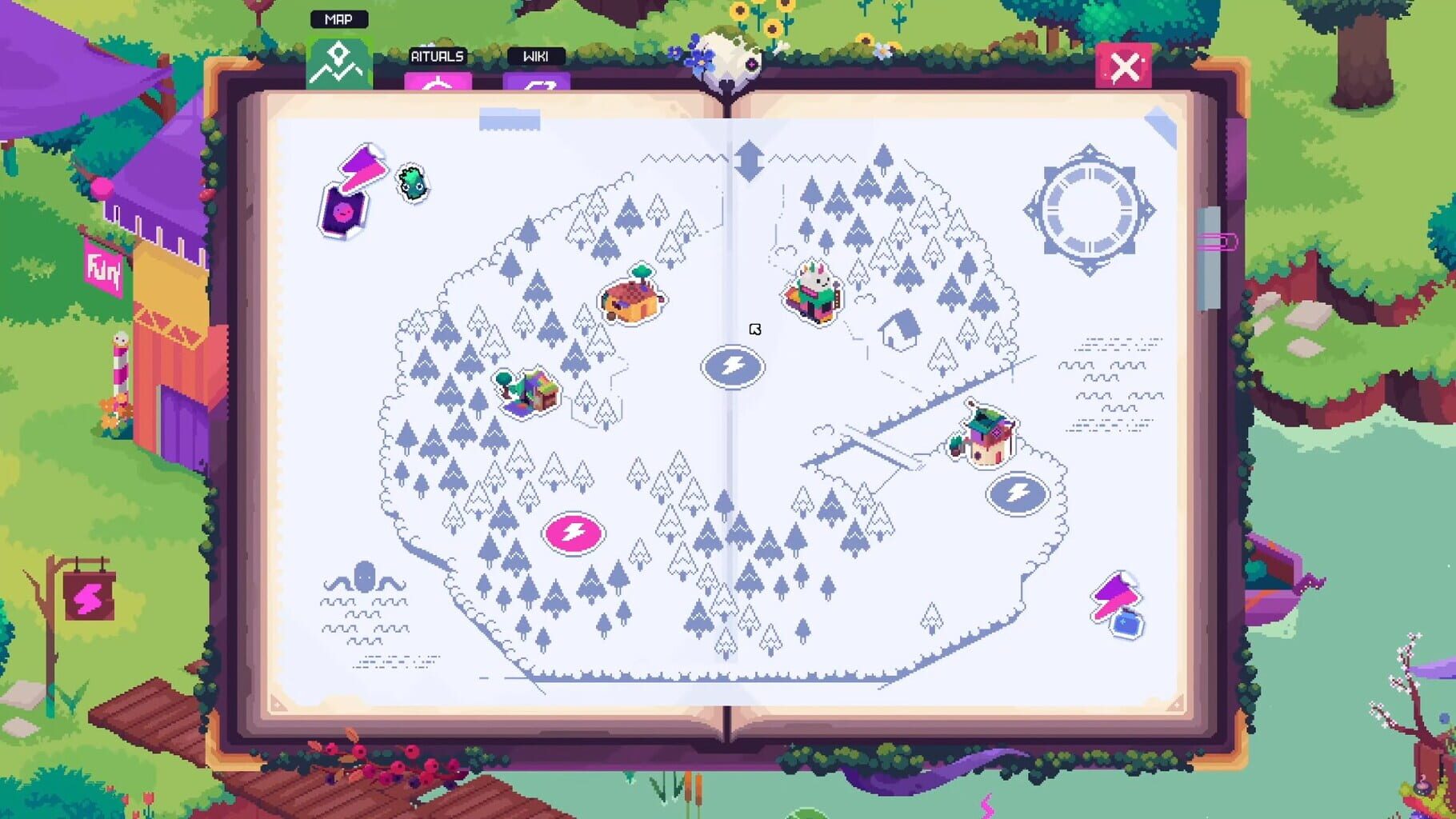Select the blue lightning marker near map center
Viewport: 1456px width, 819px height.
click(x=733, y=366)
